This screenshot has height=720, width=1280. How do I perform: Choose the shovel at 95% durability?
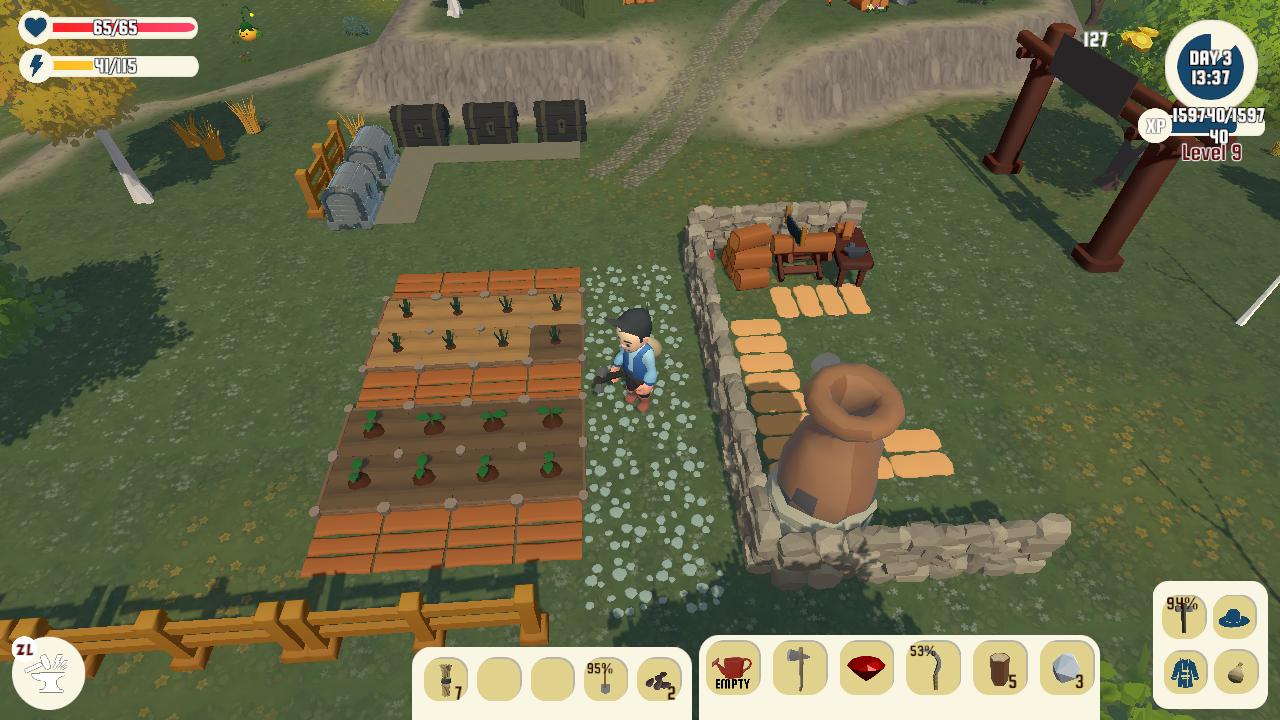(x=606, y=680)
